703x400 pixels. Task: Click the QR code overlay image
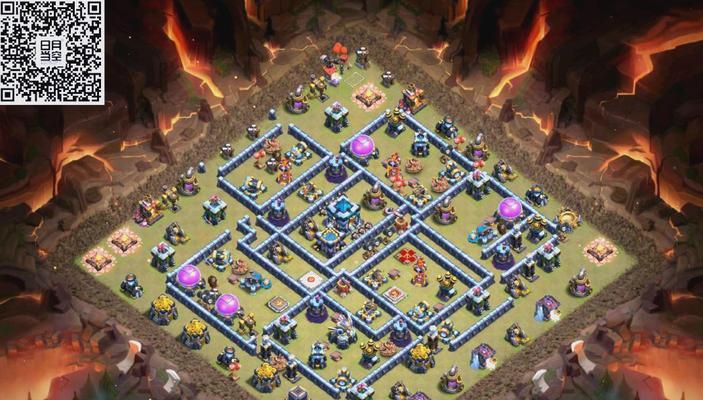(52, 52)
